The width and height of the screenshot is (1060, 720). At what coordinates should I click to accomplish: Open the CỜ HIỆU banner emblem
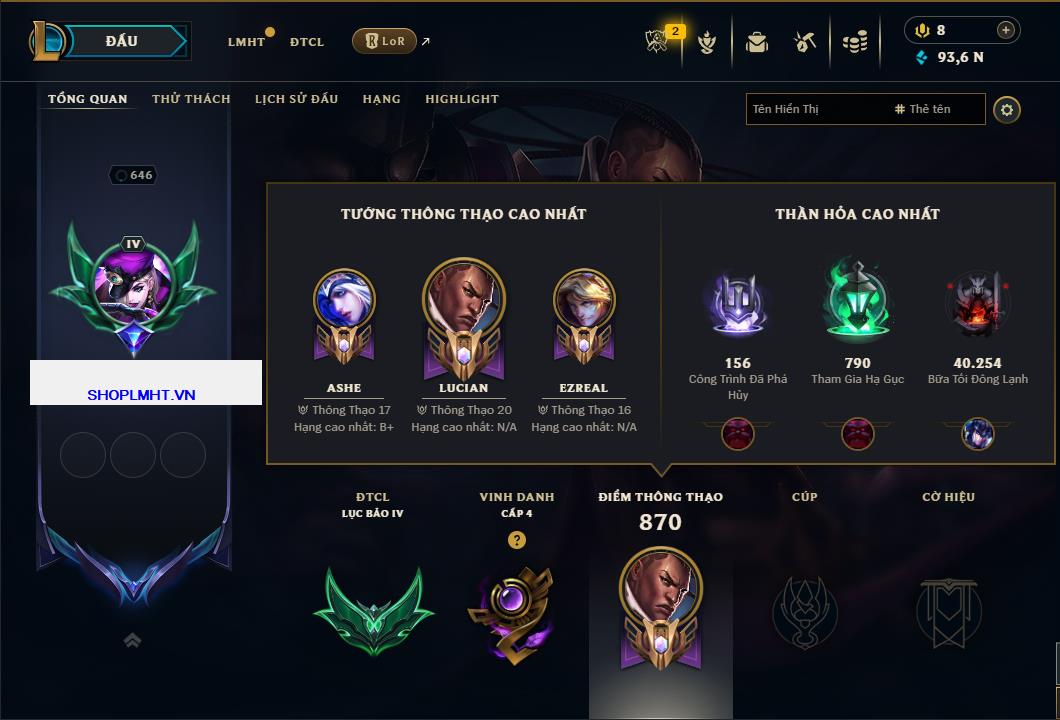(x=948, y=610)
